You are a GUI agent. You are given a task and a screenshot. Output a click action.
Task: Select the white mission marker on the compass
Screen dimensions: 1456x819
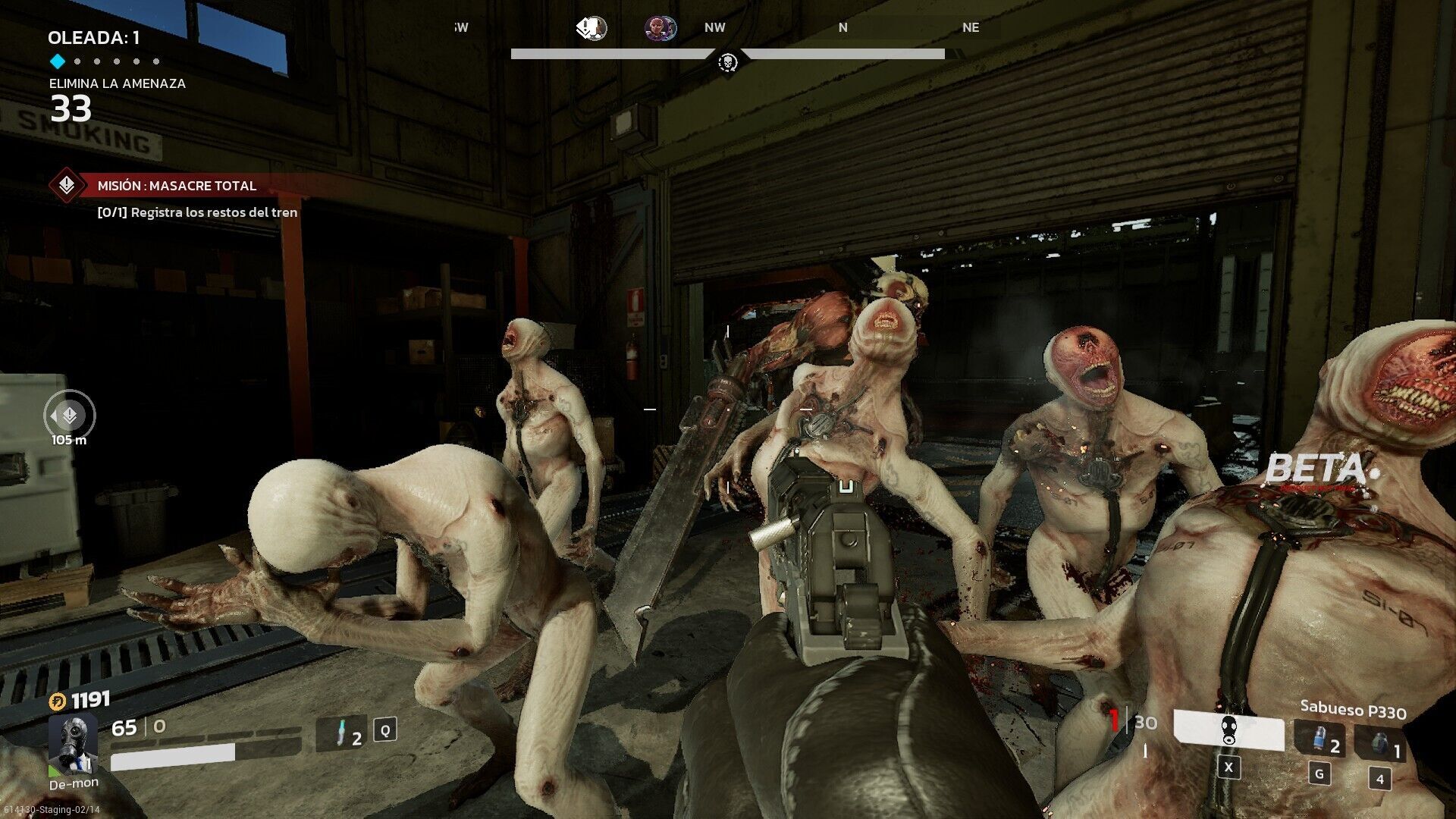coord(591,29)
